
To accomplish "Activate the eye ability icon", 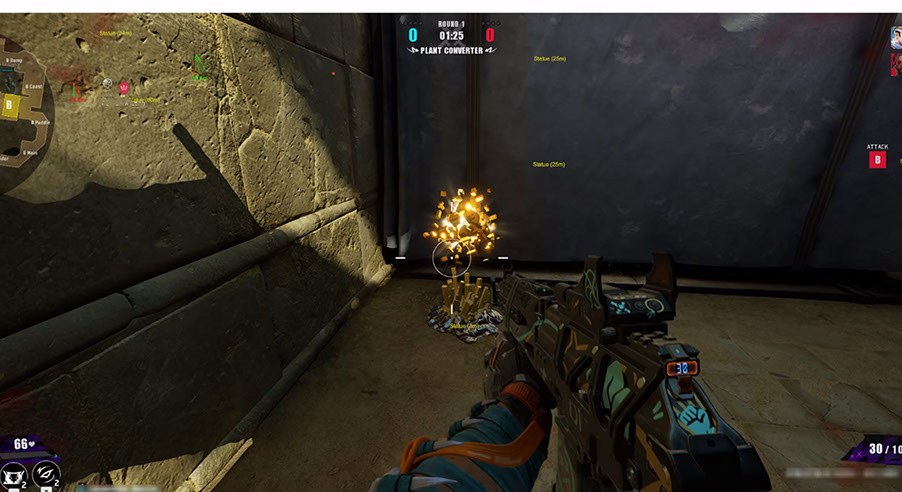I will point(46,474).
